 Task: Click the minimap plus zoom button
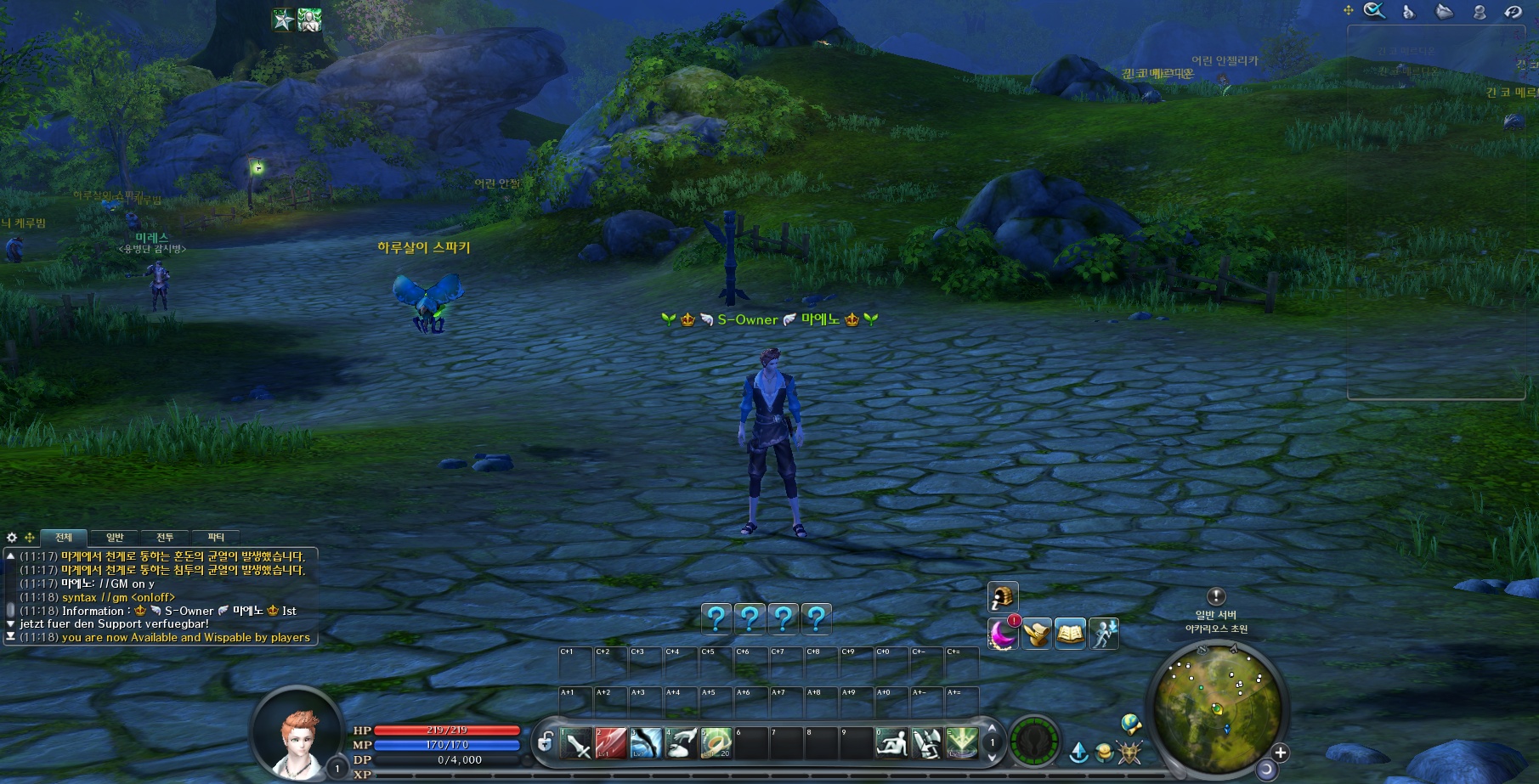click(1281, 753)
